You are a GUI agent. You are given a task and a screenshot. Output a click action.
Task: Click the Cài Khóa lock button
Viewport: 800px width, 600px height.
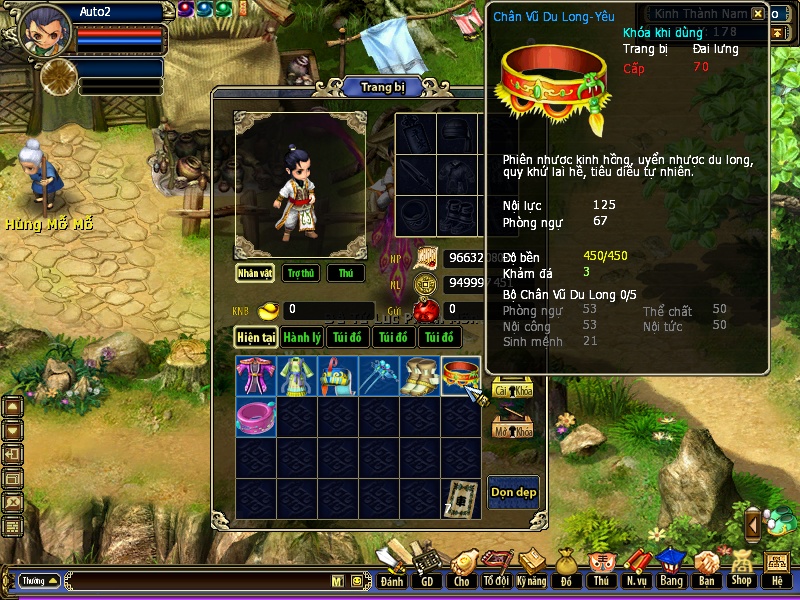click(512, 391)
